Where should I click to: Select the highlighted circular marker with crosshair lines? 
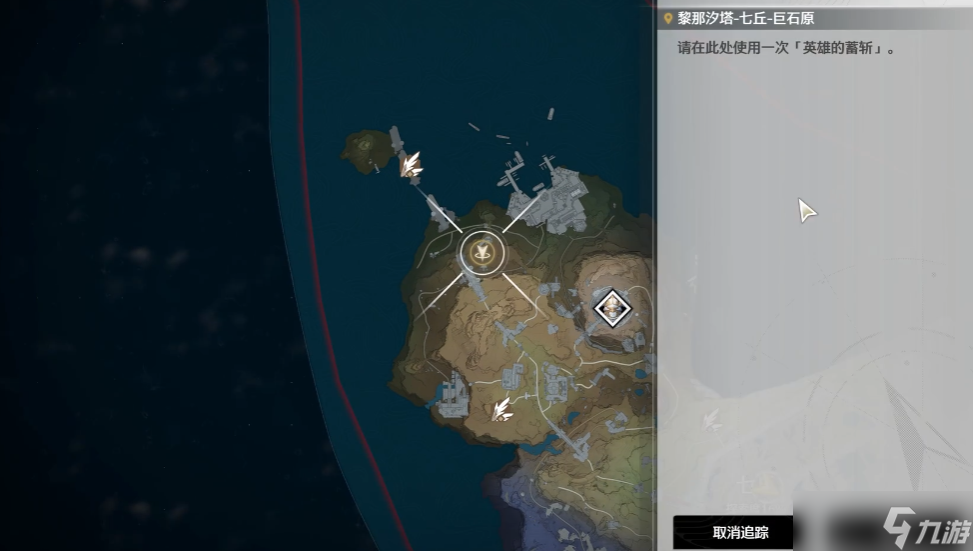coord(483,252)
